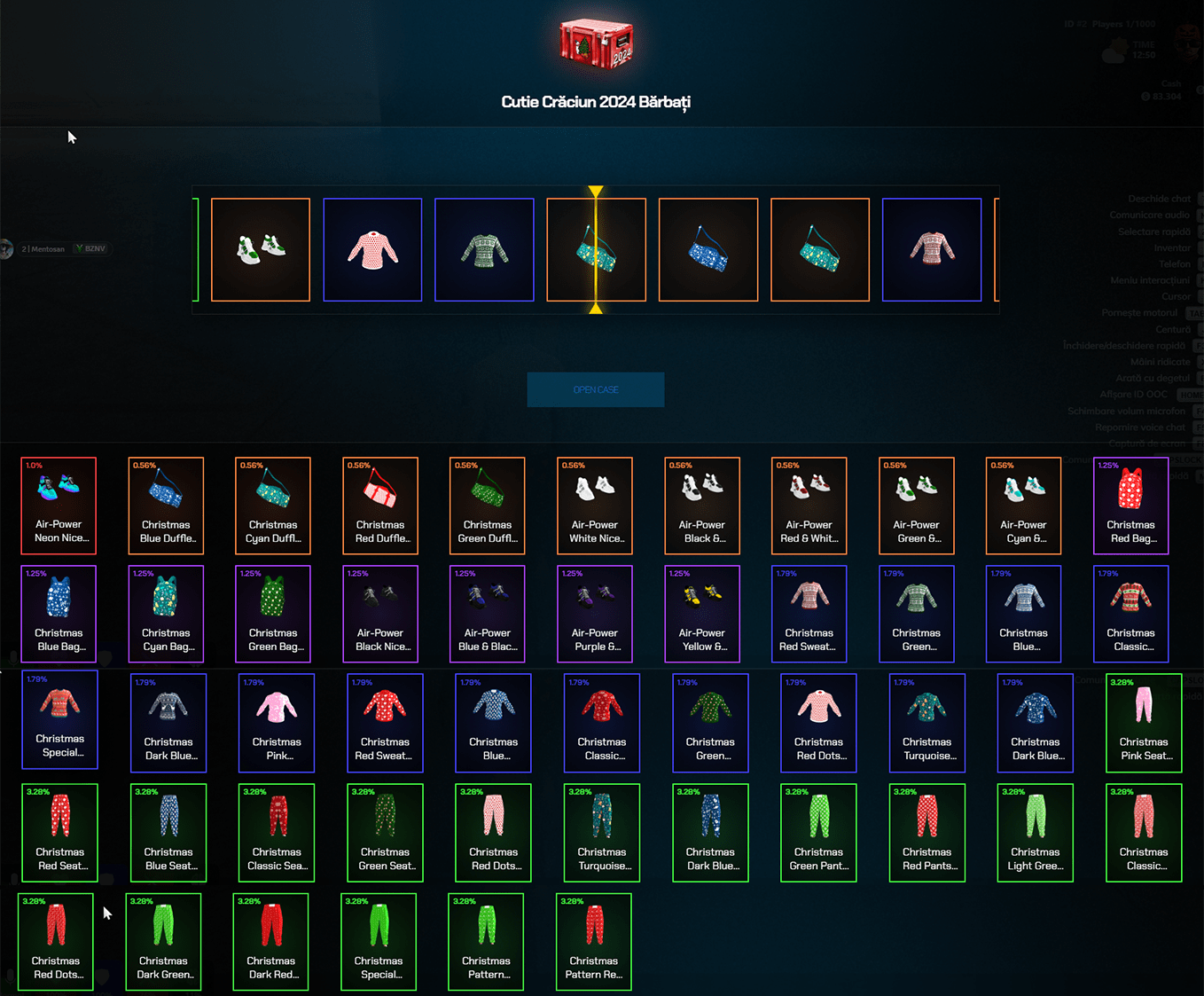This screenshot has height=996, width=1204.
Task: Click the yellow marker arrow below the carousel
Action: (596, 309)
